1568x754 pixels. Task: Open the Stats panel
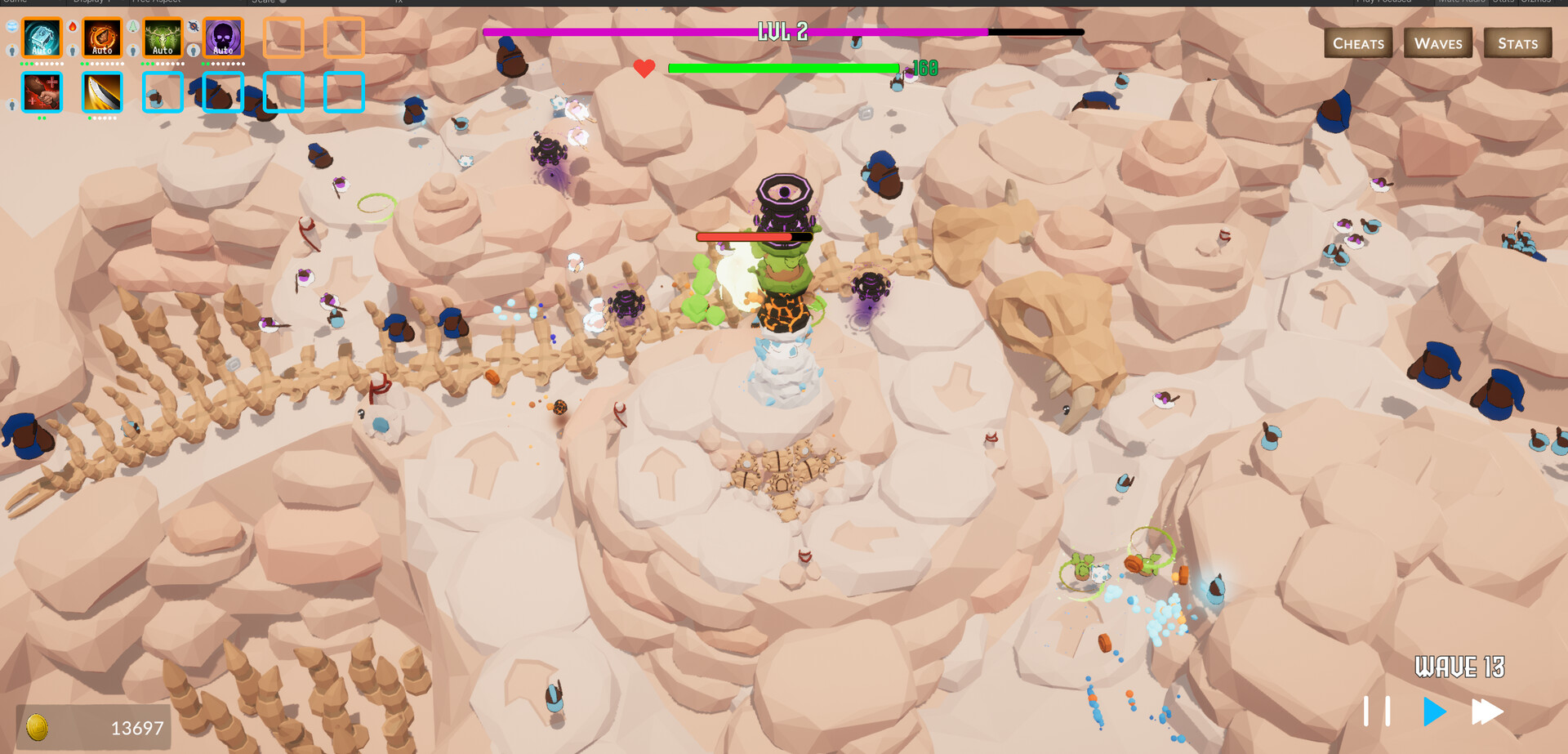coord(1517,42)
